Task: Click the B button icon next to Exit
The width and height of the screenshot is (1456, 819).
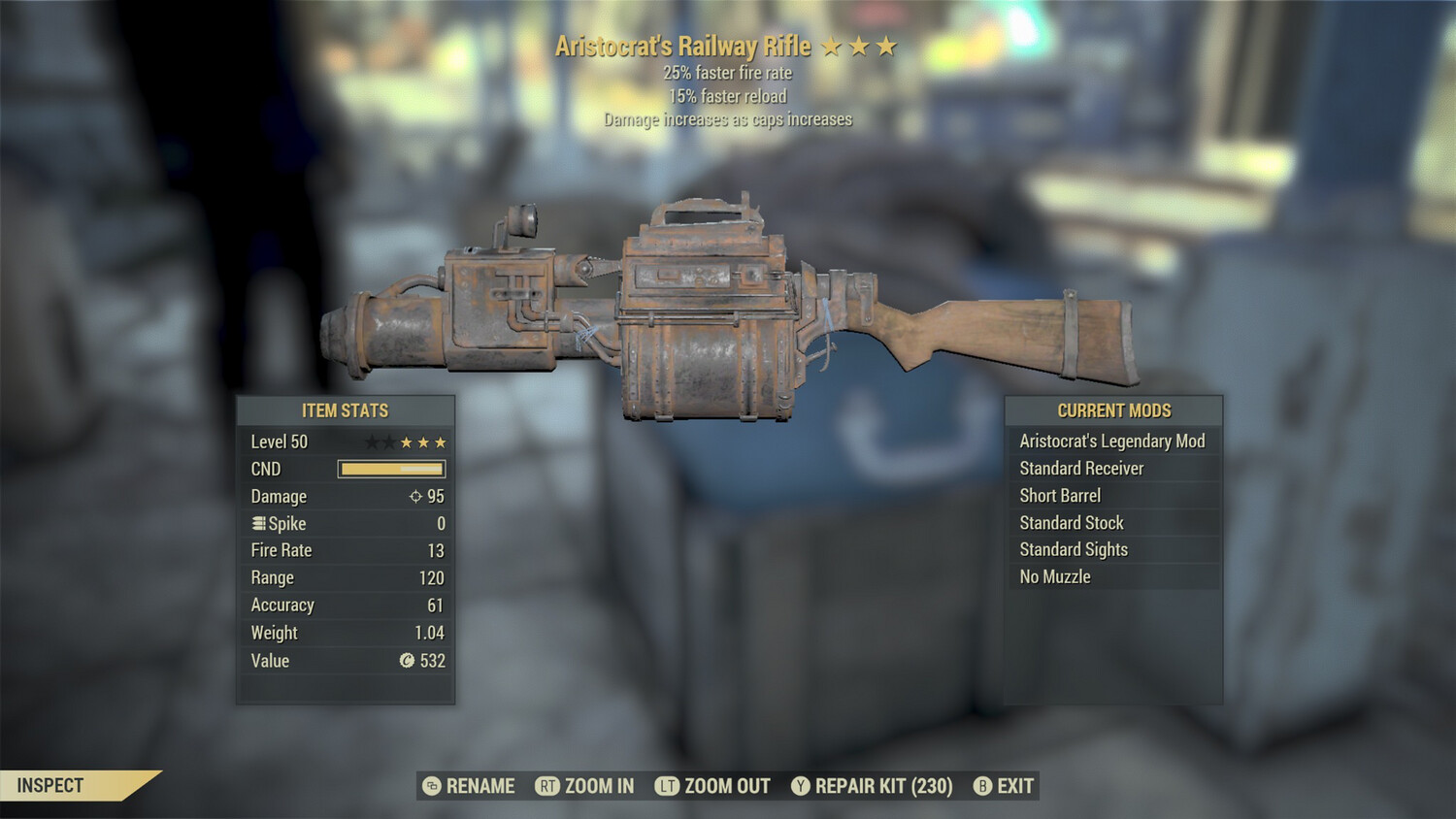Action: pyautogui.click(x=981, y=787)
